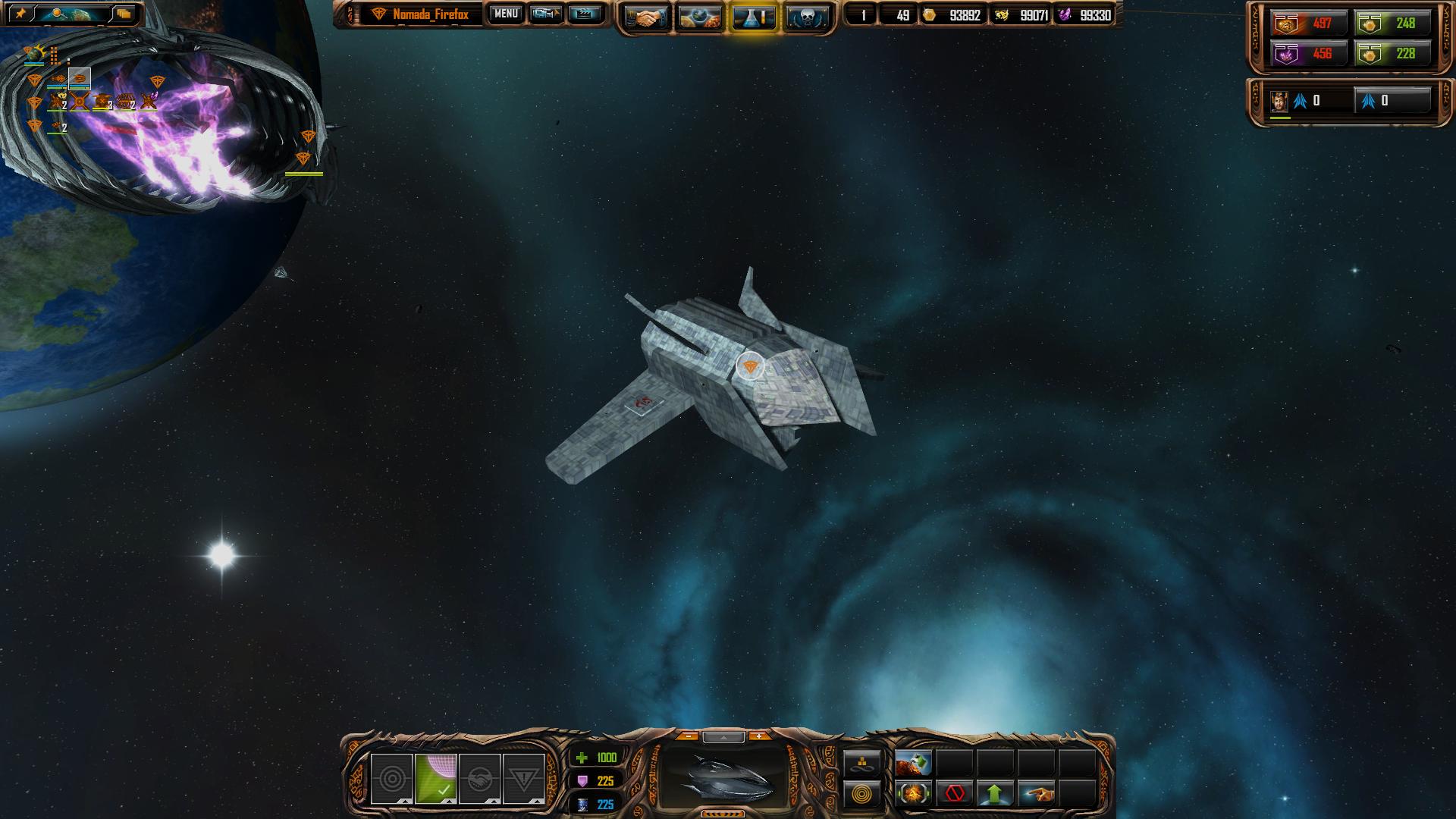Click the orange minus zoom button
Screen dimensions: 1456x819
click(688, 736)
